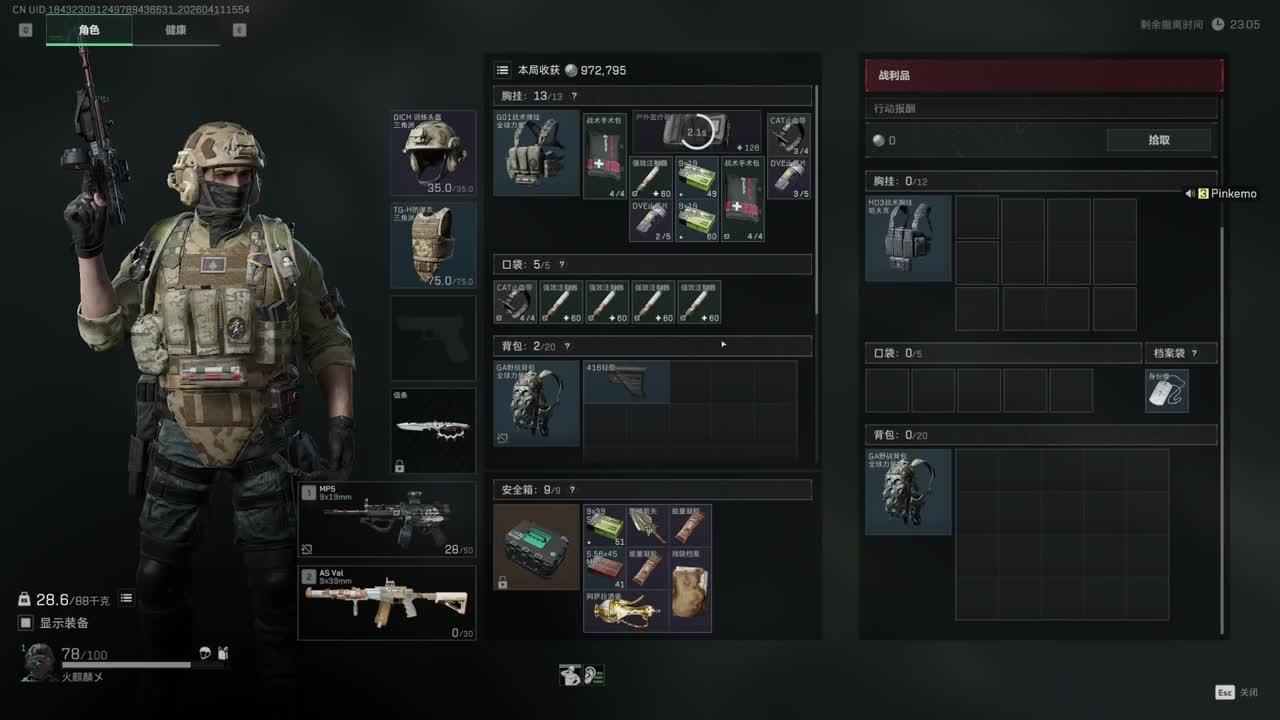Viewport: 1280px width, 720px height.
Task: Select the TG-H body armor slot
Action: 433,245
